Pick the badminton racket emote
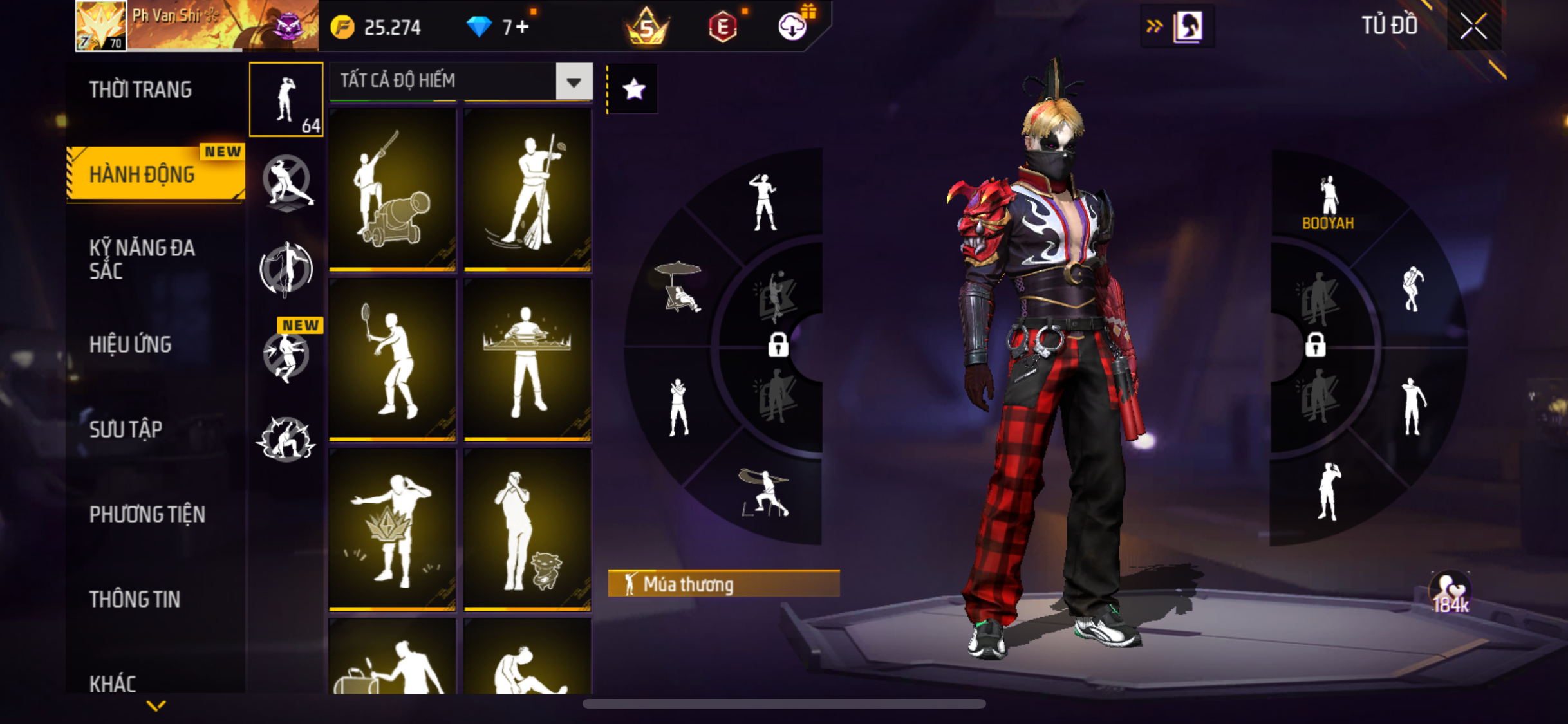The image size is (1568, 724). (393, 359)
